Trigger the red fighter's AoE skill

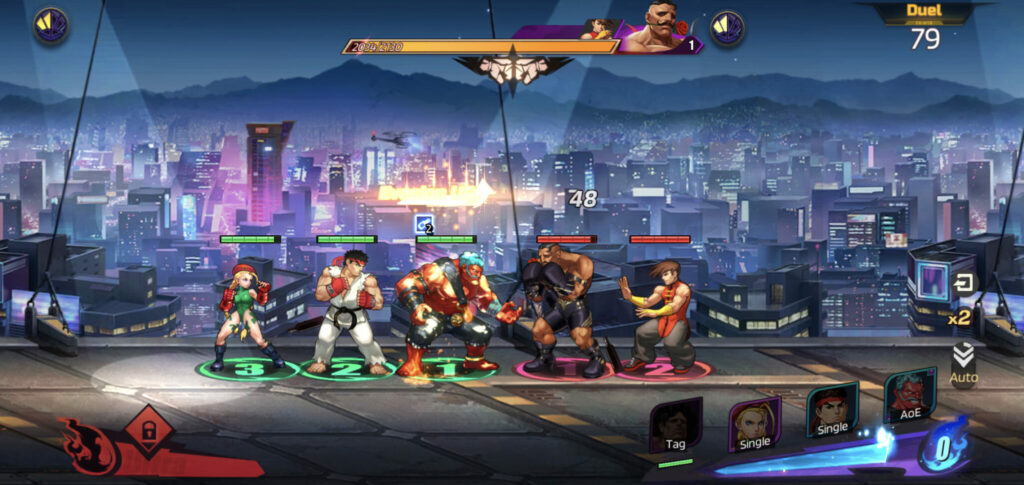click(909, 398)
